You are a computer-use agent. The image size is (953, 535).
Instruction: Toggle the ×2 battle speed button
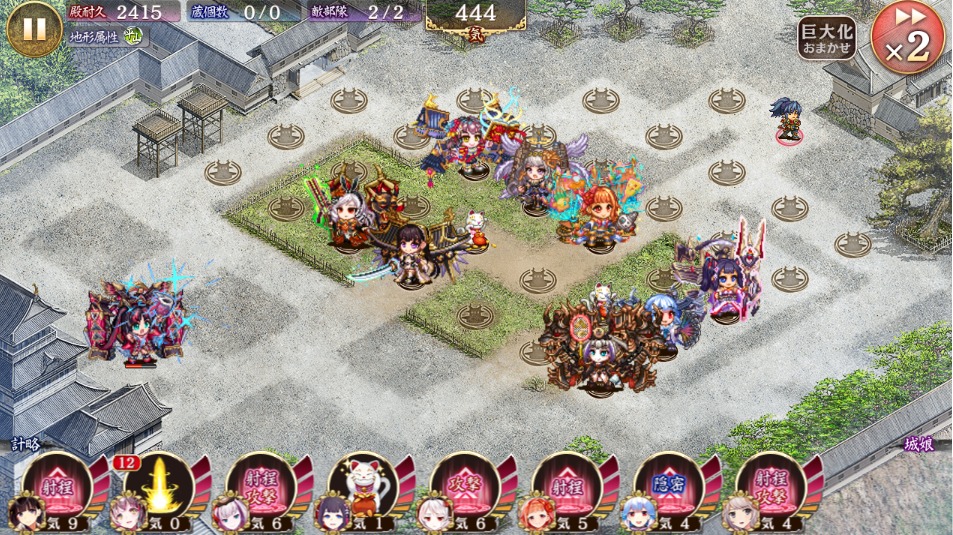click(906, 38)
